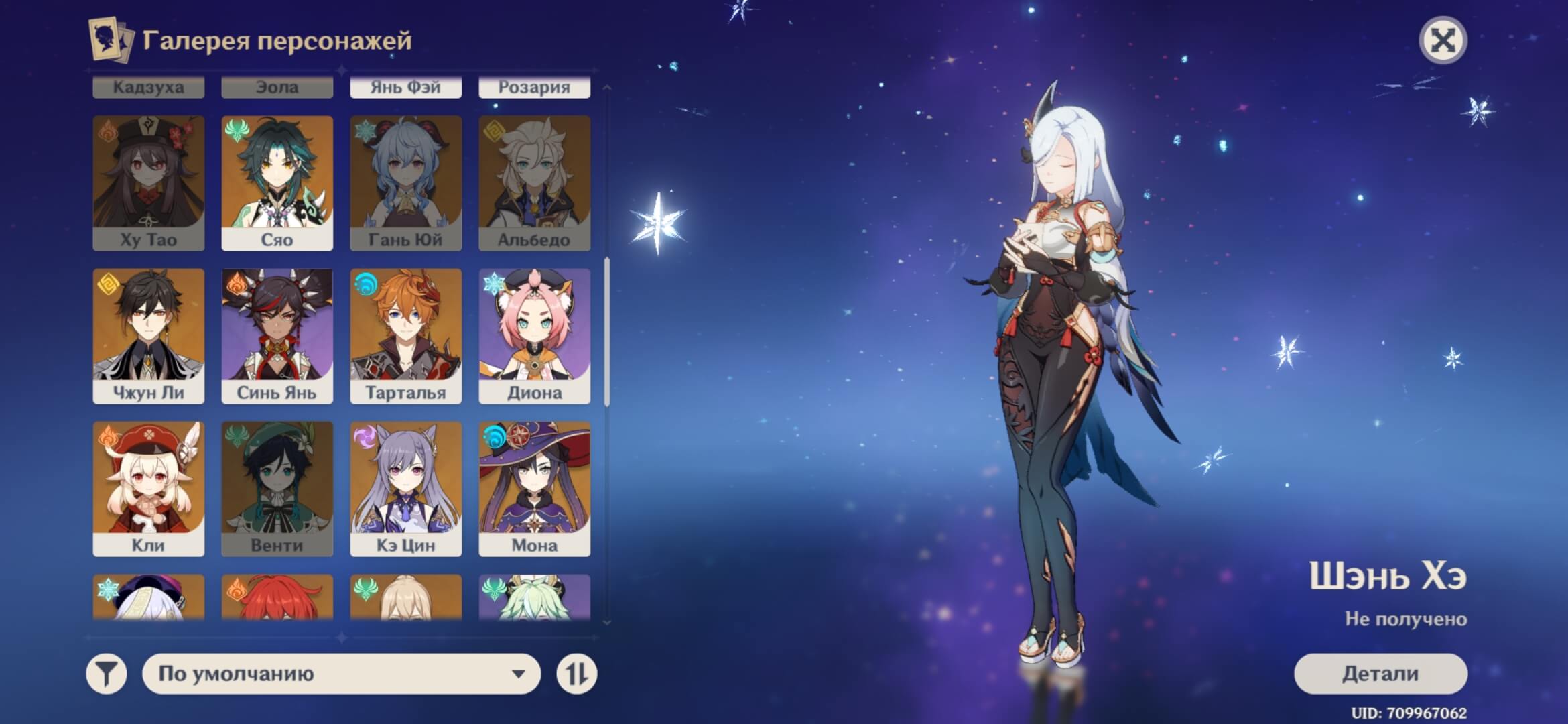Click the funnel filter button
This screenshot has height=724, width=1568.
click(x=107, y=674)
